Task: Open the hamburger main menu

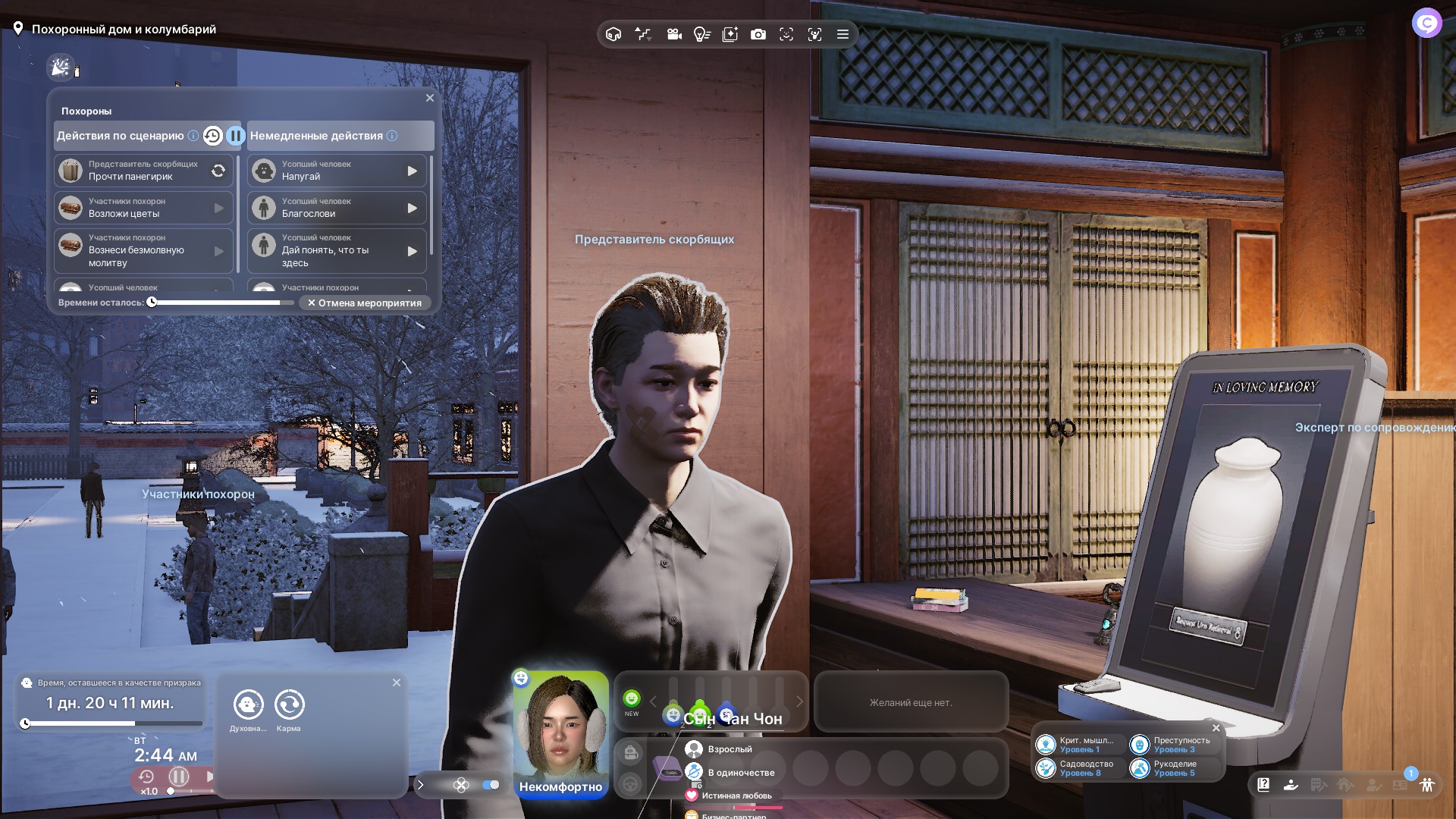Action: tap(843, 34)
